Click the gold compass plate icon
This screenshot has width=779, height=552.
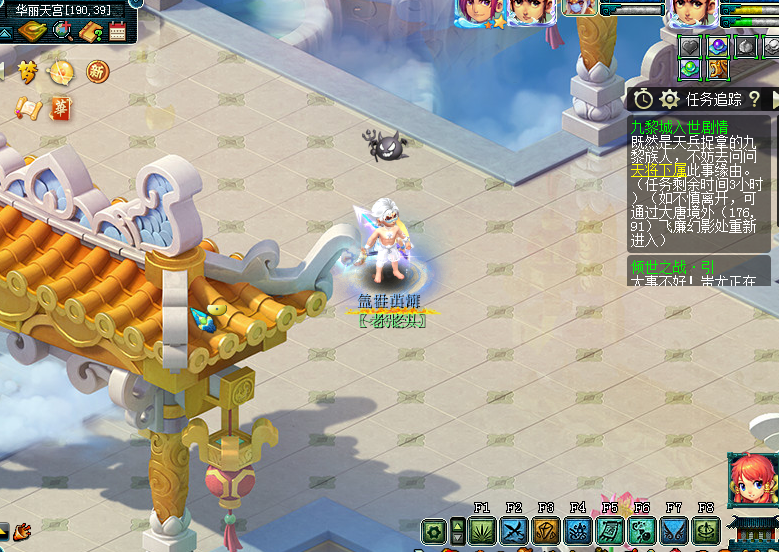(x=32, y=31)
